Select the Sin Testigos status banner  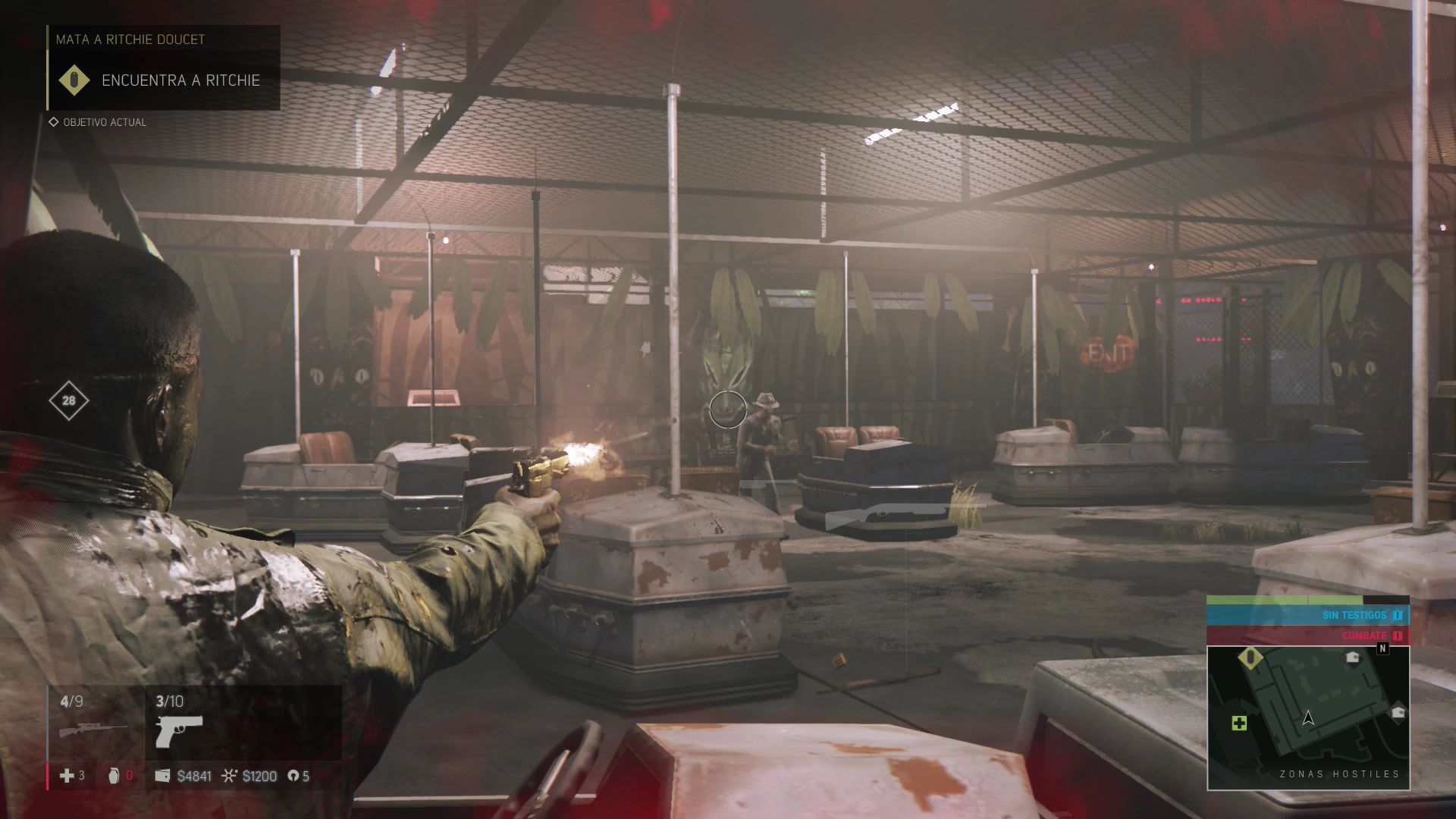[1307, 615]
